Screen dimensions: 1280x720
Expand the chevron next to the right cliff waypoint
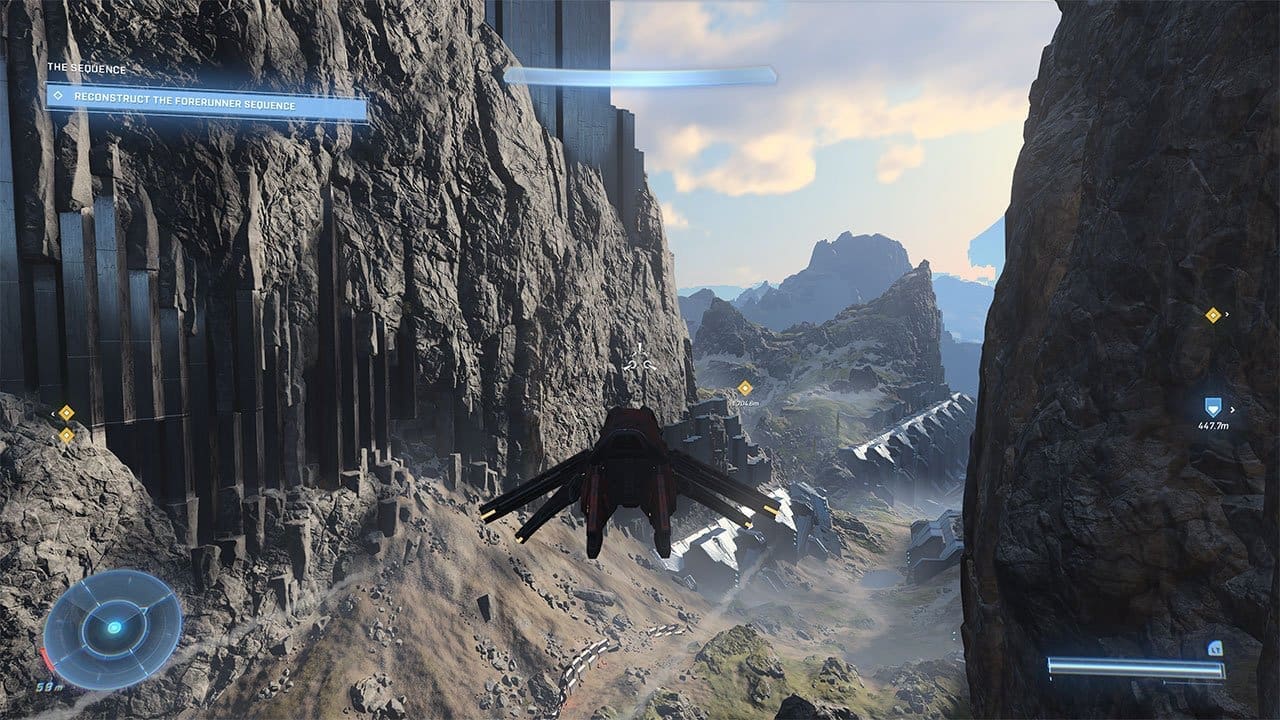point(1227,314)
